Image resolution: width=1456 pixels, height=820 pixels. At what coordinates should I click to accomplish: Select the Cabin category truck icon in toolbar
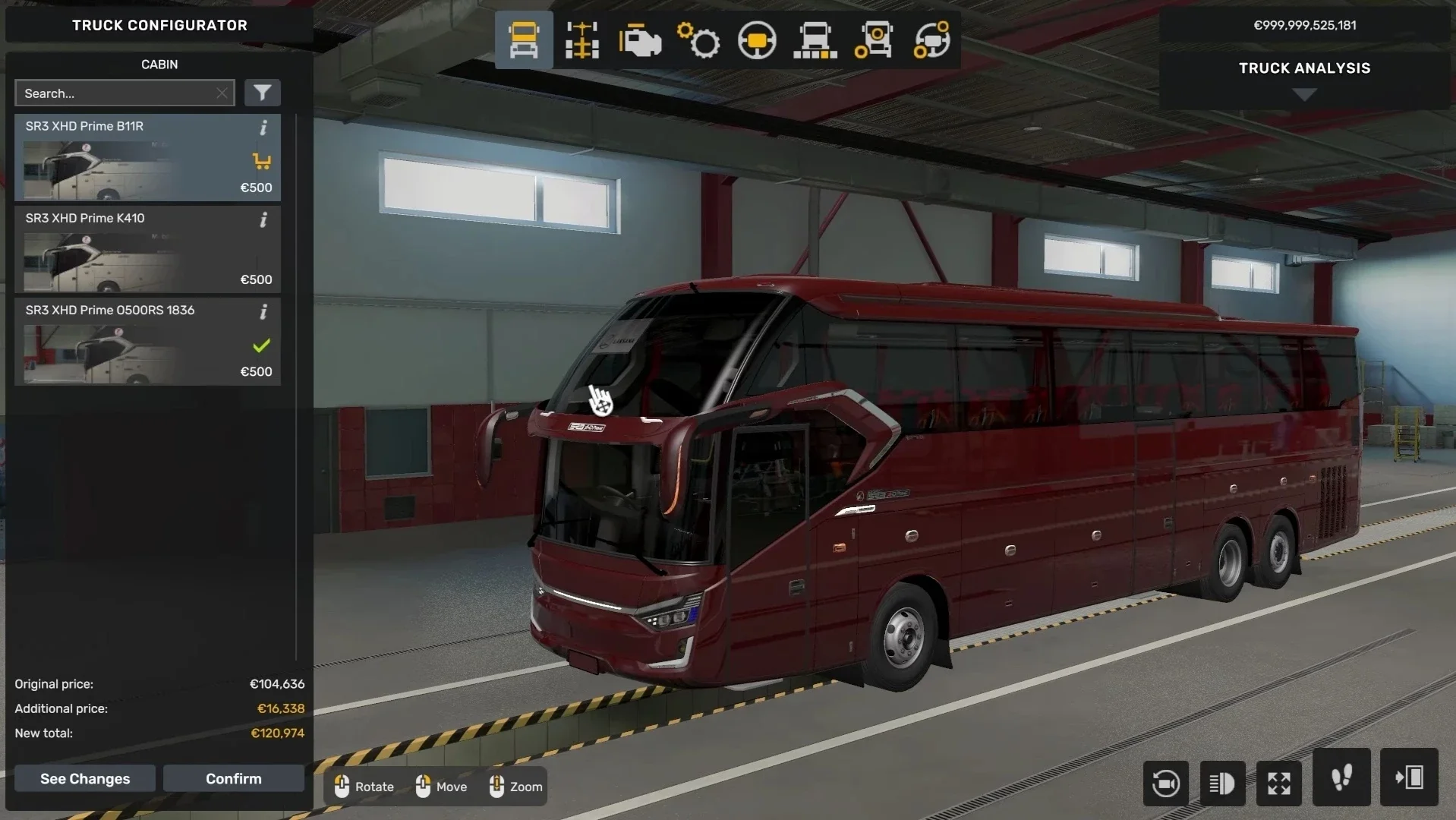click(523, 39)
